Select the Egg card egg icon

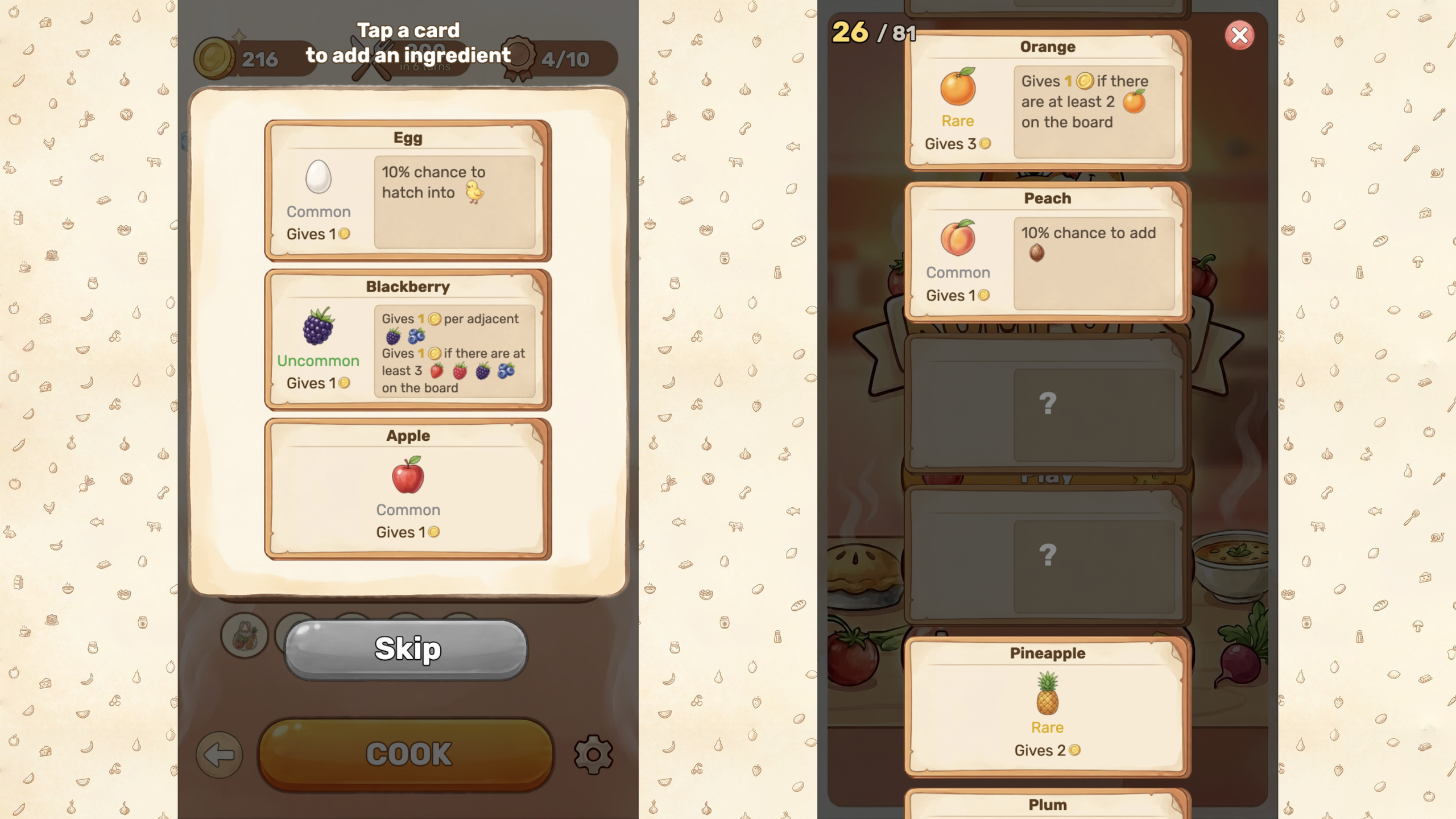pyautogui.click(x=318, y=178)
